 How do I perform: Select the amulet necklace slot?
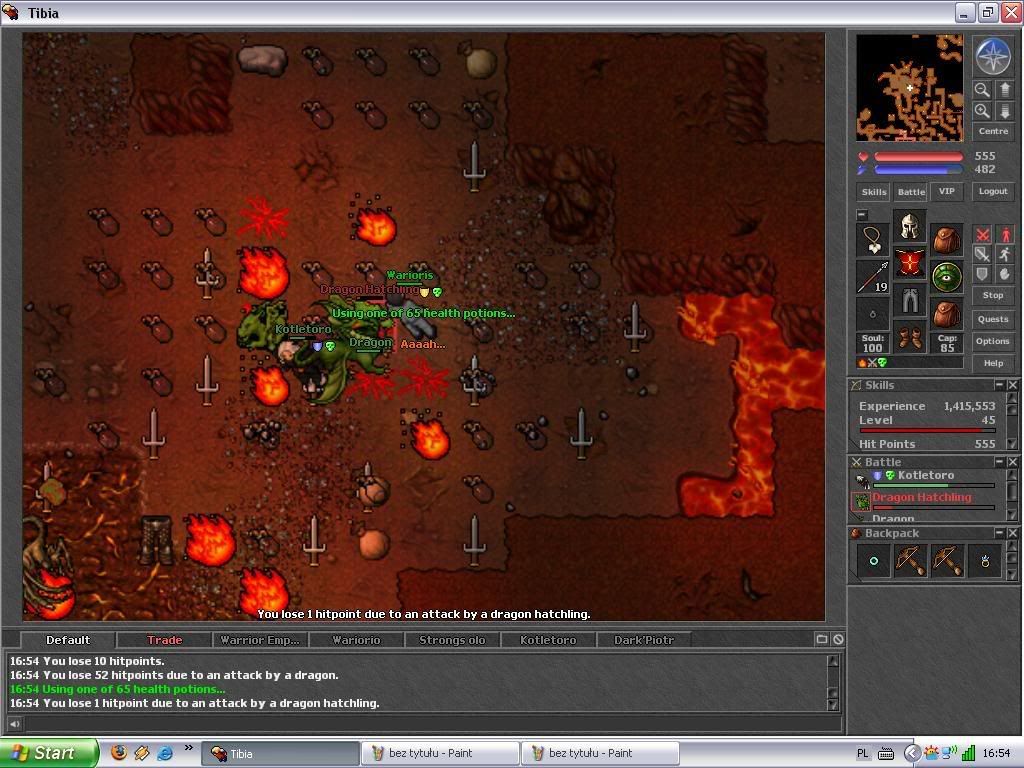click(x=873, y=240)
